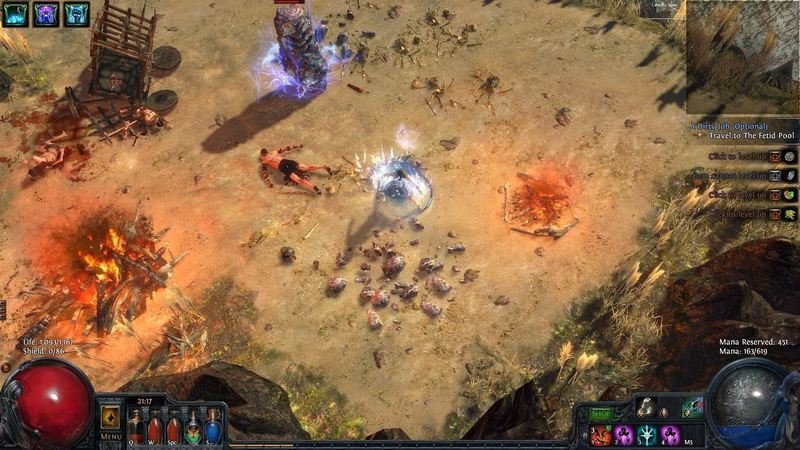Level up the bright green gem
The width and height of the screenshot is (800, 450).
click(x=790, y=194)
